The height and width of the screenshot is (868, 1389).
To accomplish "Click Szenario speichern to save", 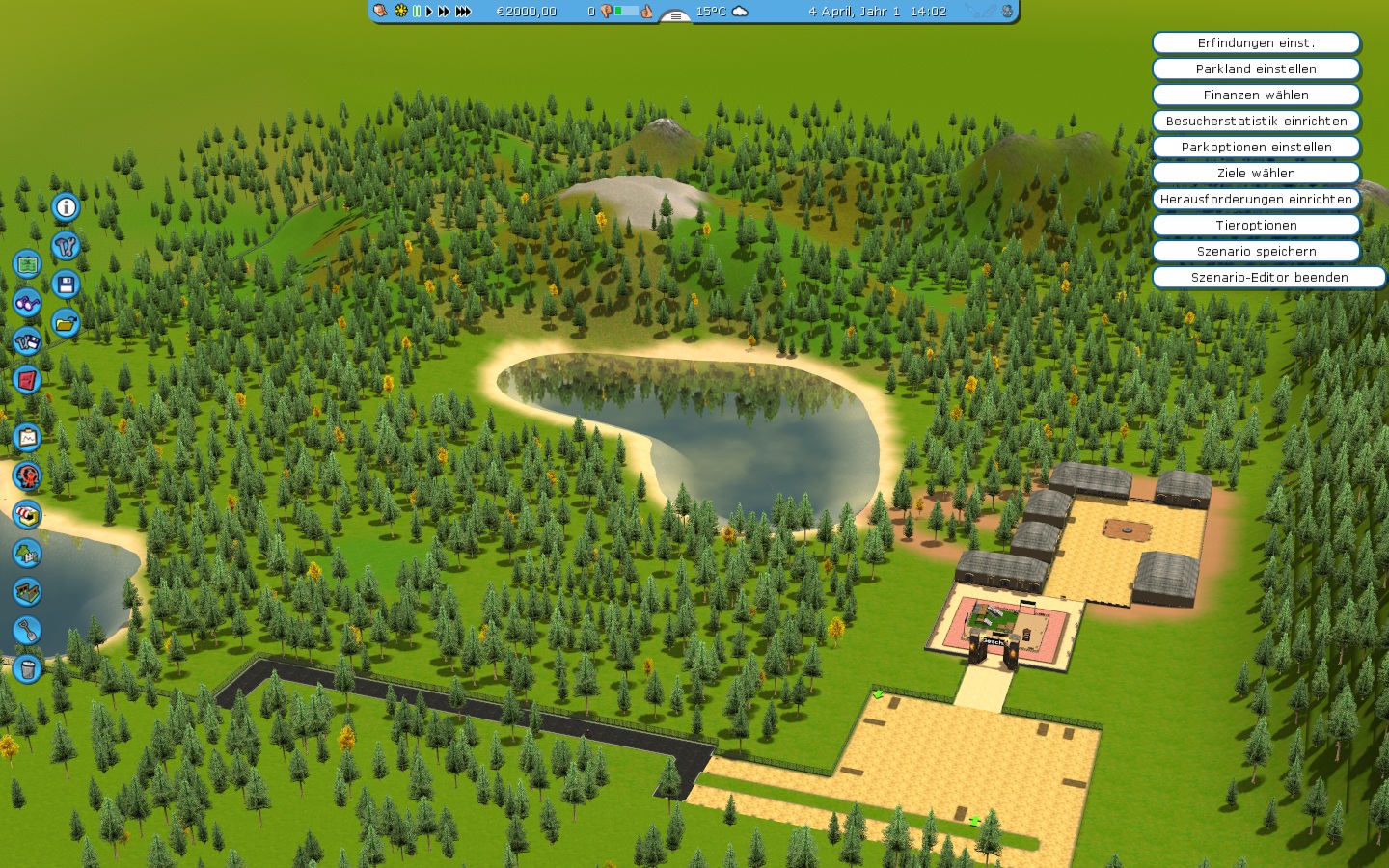I will point(1256,252).
